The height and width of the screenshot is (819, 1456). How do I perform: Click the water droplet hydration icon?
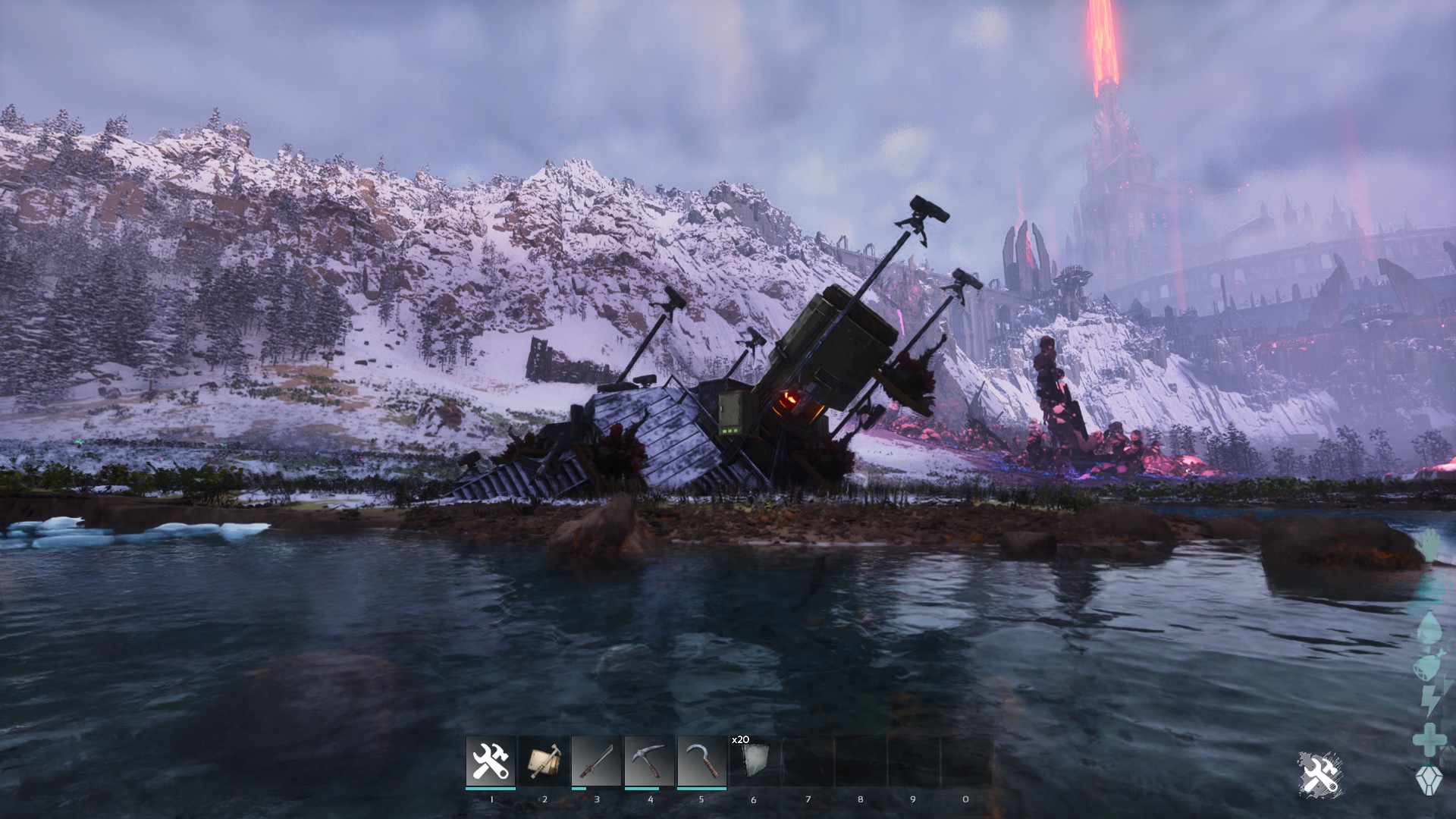click(1429, 627)
